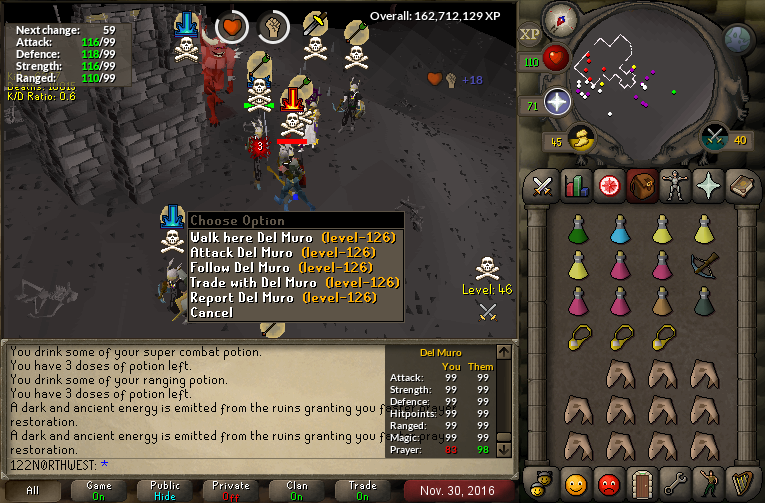Viewport: 765px width, 504px height.
Task: Open the Combat Options crossed-swords tab
Action: point(543,186)
